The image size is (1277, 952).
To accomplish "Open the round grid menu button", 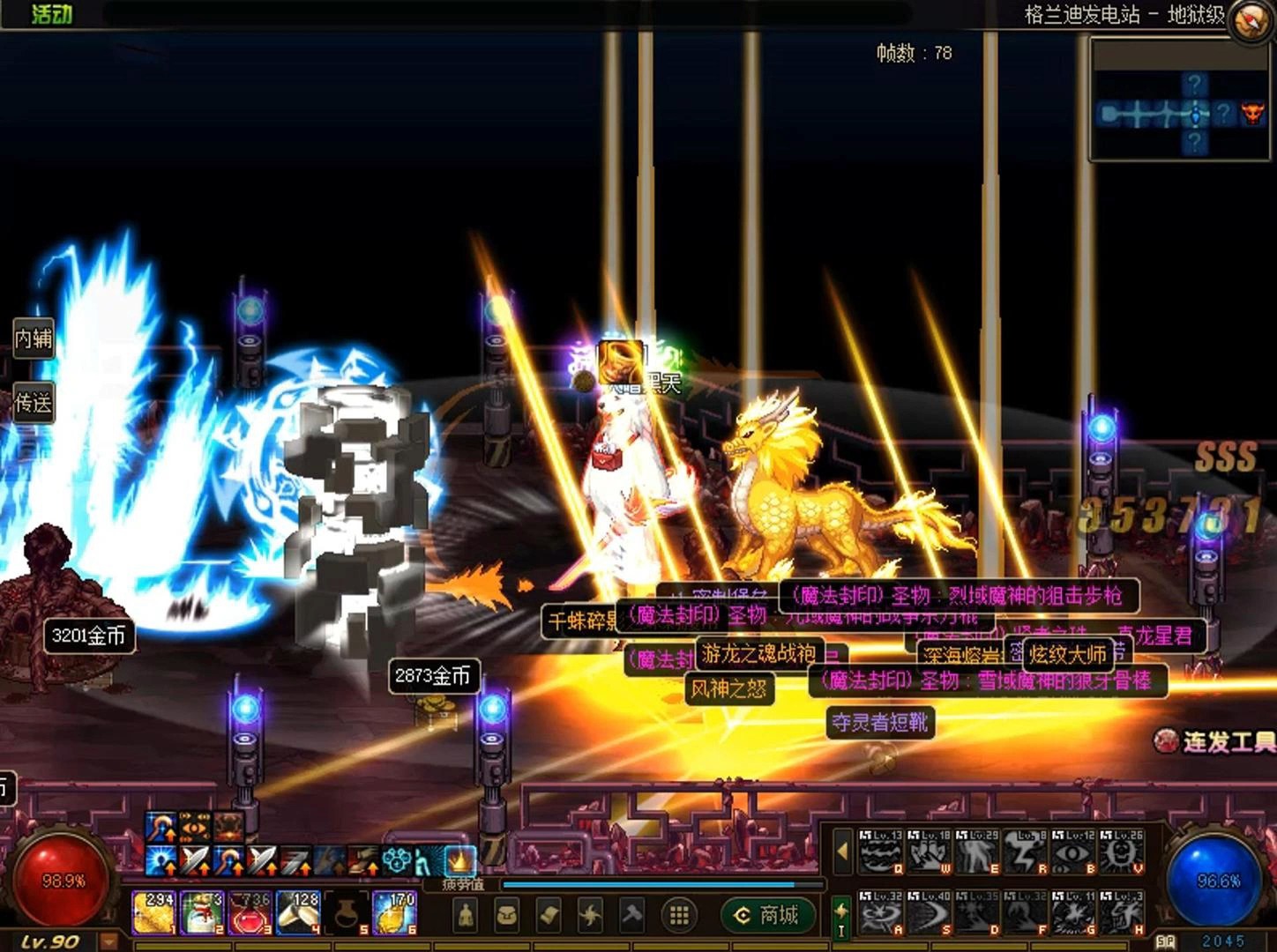I will point(678,915).
